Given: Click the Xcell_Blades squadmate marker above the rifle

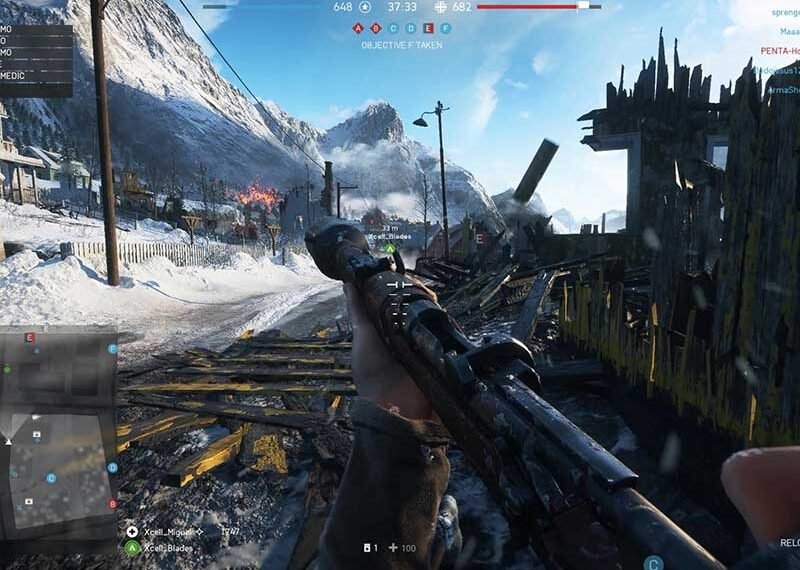Looking at the screenshot, I should pos(391,247).
